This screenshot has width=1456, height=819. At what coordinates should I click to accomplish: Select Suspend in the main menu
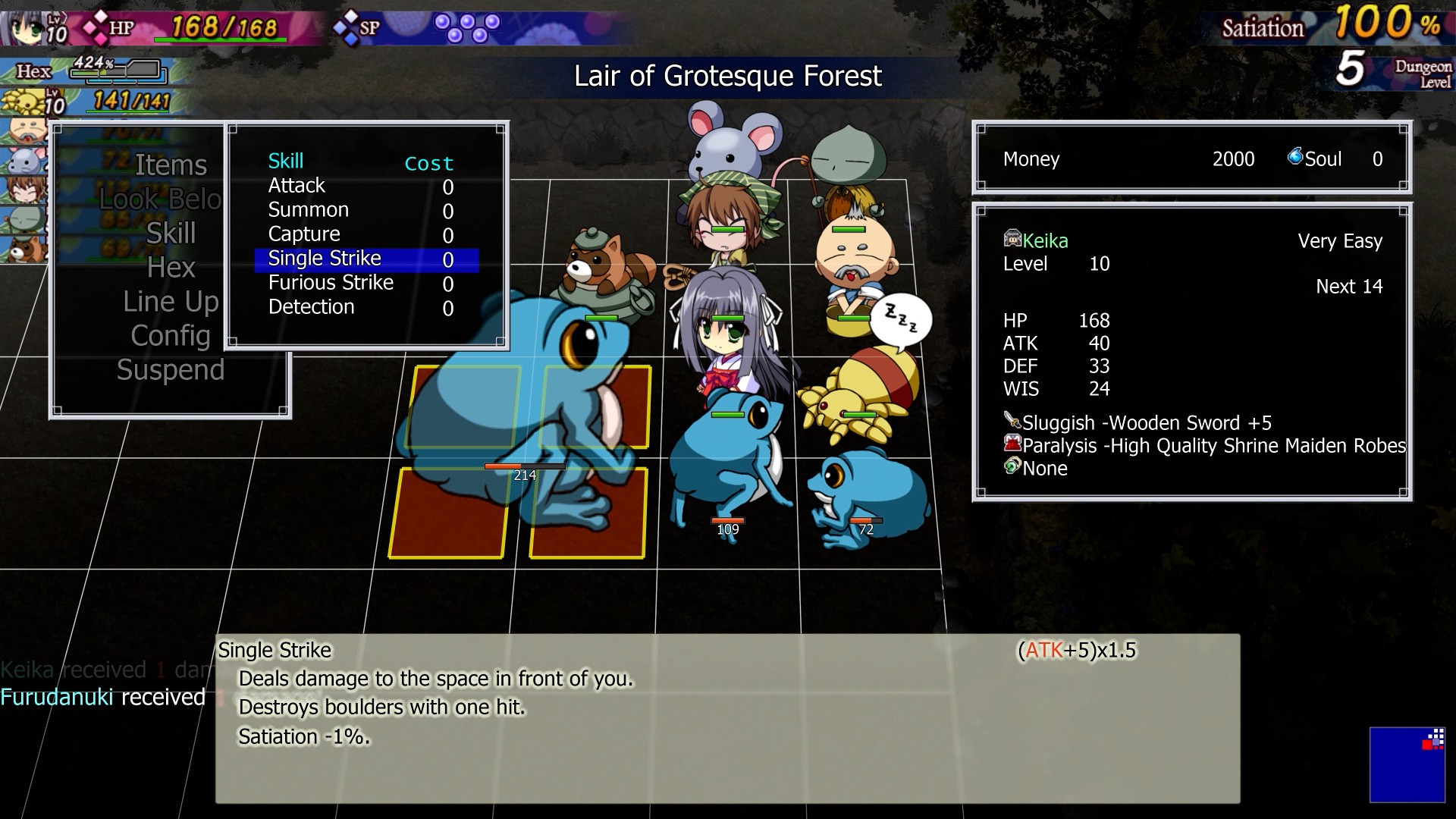(x=171, y=370)
